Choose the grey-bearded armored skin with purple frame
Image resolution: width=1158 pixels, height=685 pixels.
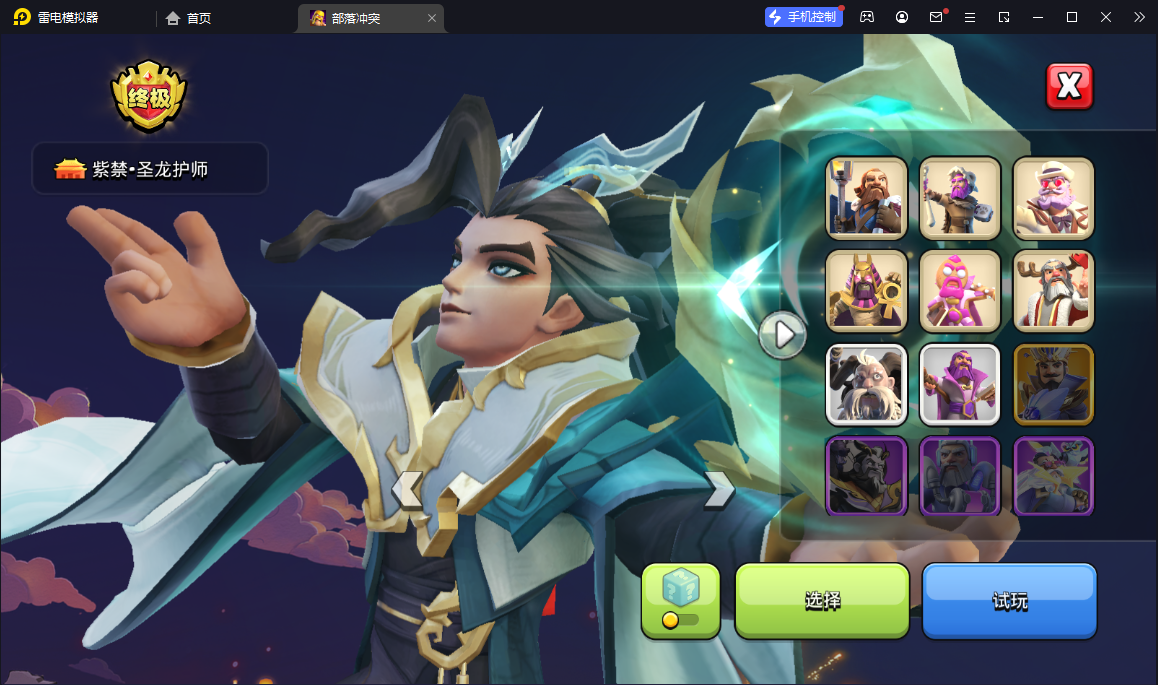(x=960, y=476)
